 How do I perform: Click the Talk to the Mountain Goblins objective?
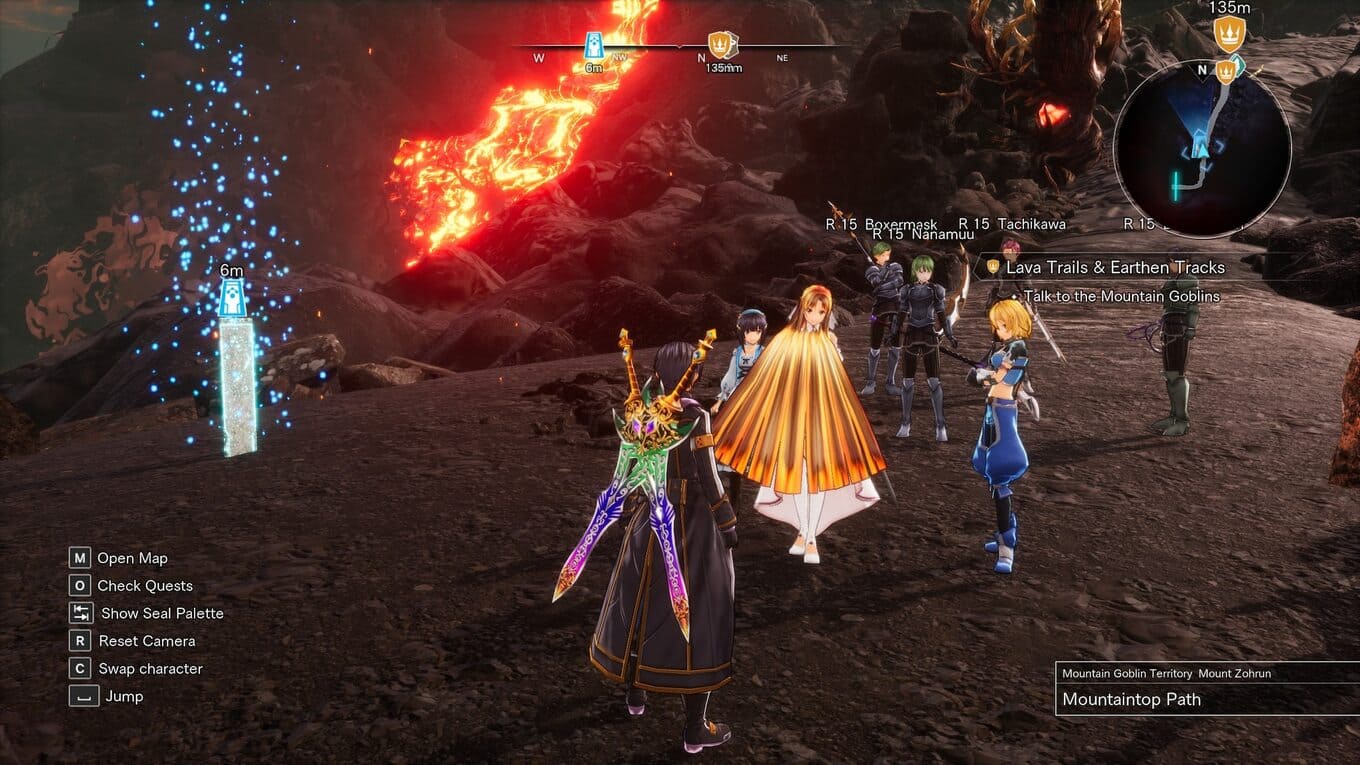click(1121, 297)
